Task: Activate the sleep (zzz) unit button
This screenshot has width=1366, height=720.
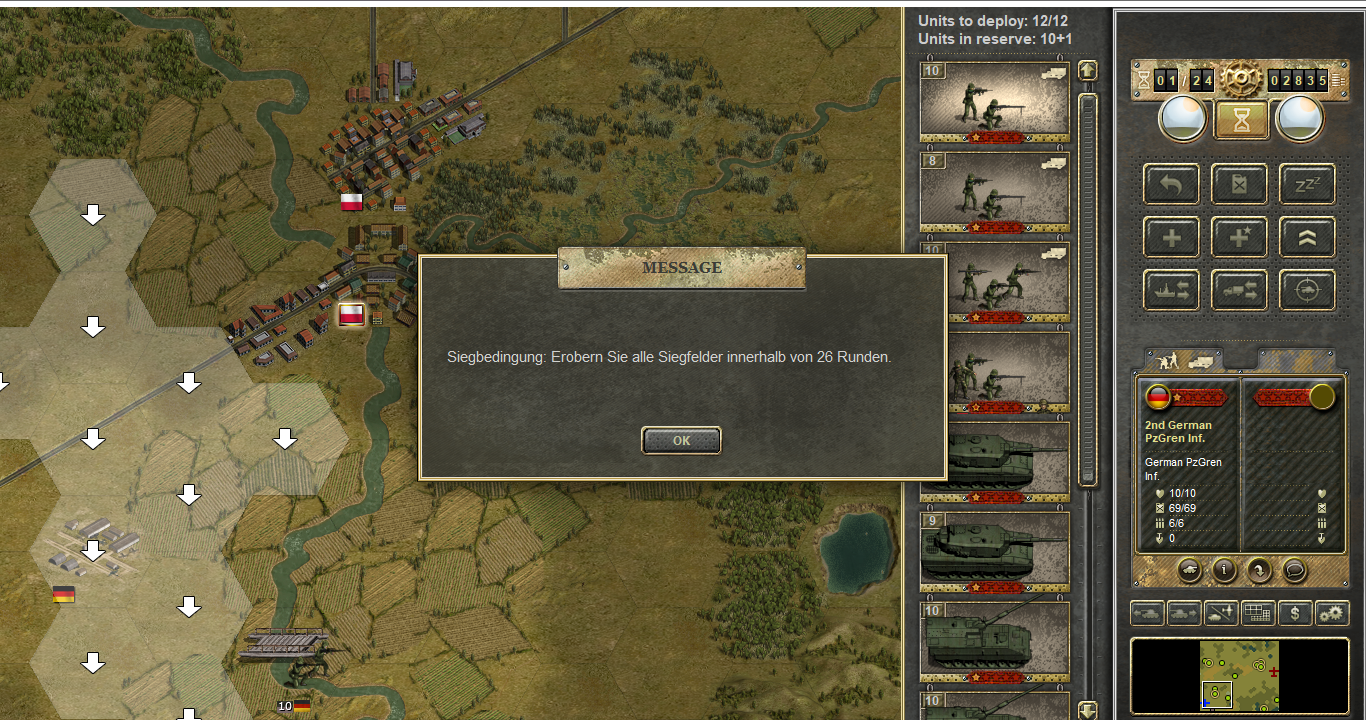Action: click(x=1307, y=184)
